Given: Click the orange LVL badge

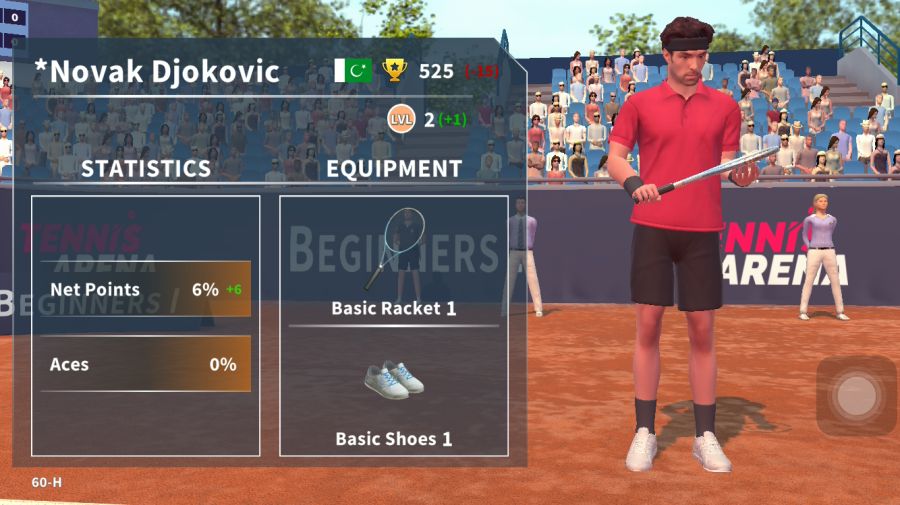Looking at the screenshot, I should click(x=402, y=120).
